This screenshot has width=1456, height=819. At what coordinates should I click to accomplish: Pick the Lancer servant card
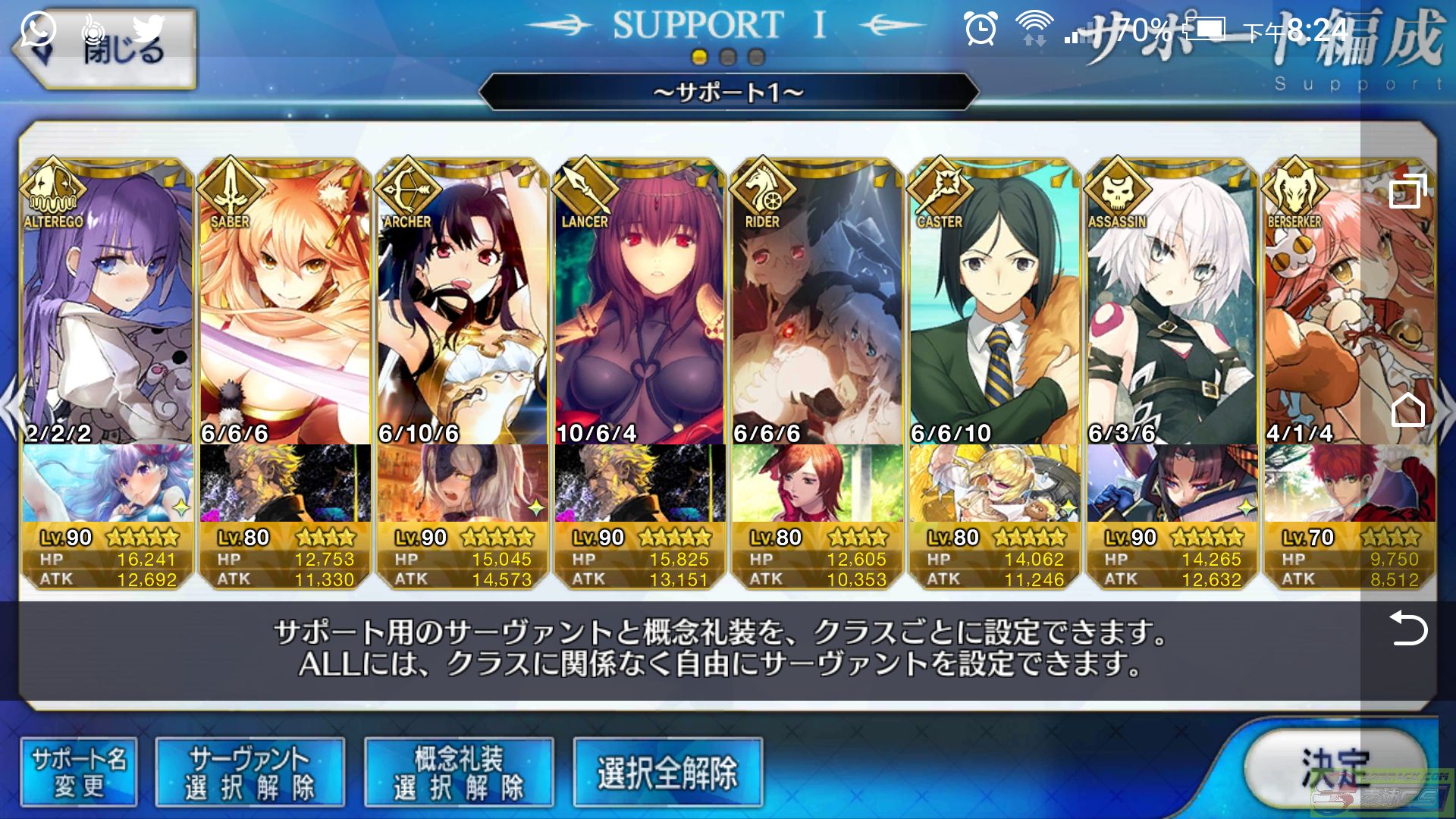[x=639, y=303]
